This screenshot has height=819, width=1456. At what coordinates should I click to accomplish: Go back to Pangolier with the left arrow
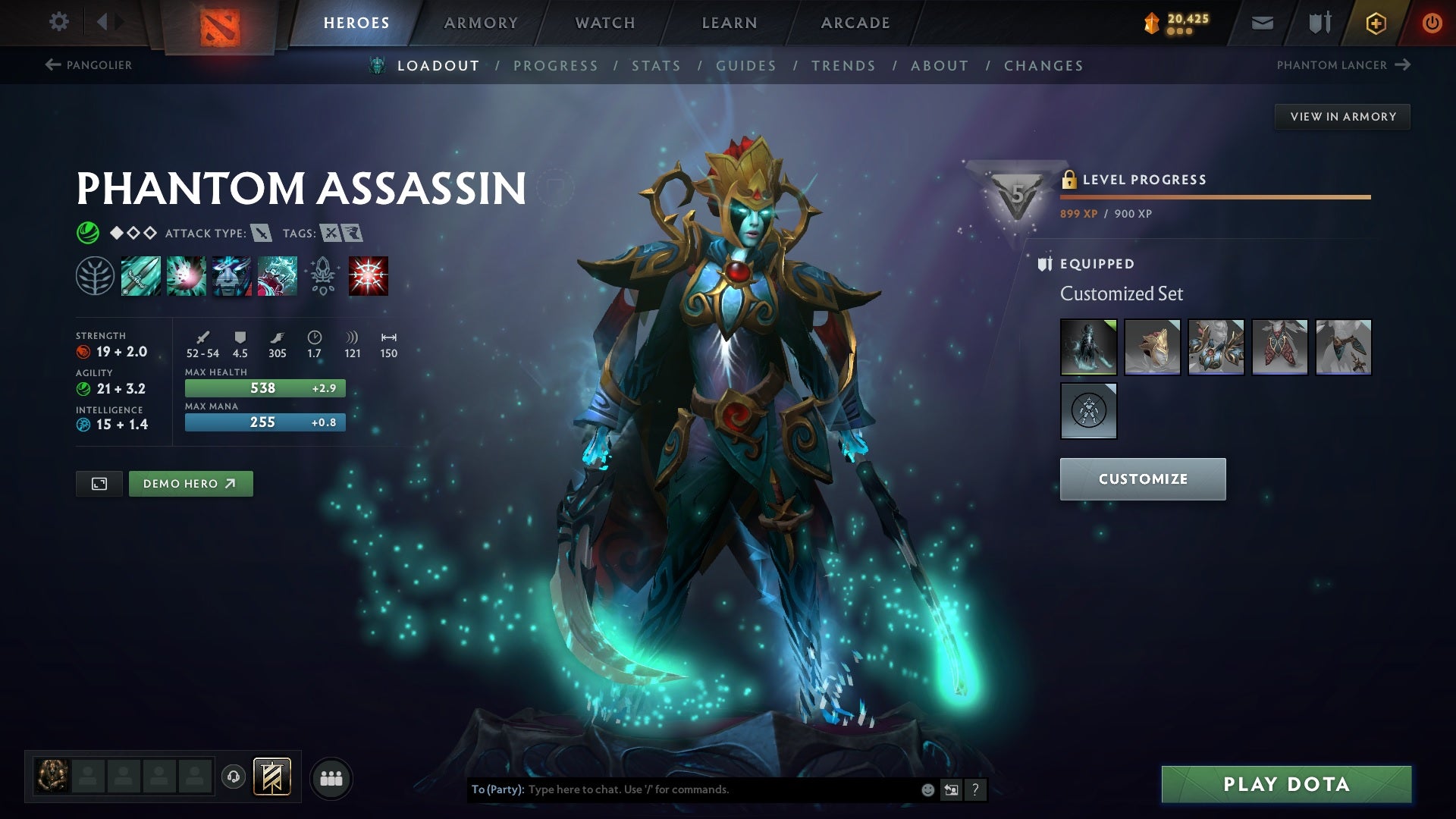[52, 65]
